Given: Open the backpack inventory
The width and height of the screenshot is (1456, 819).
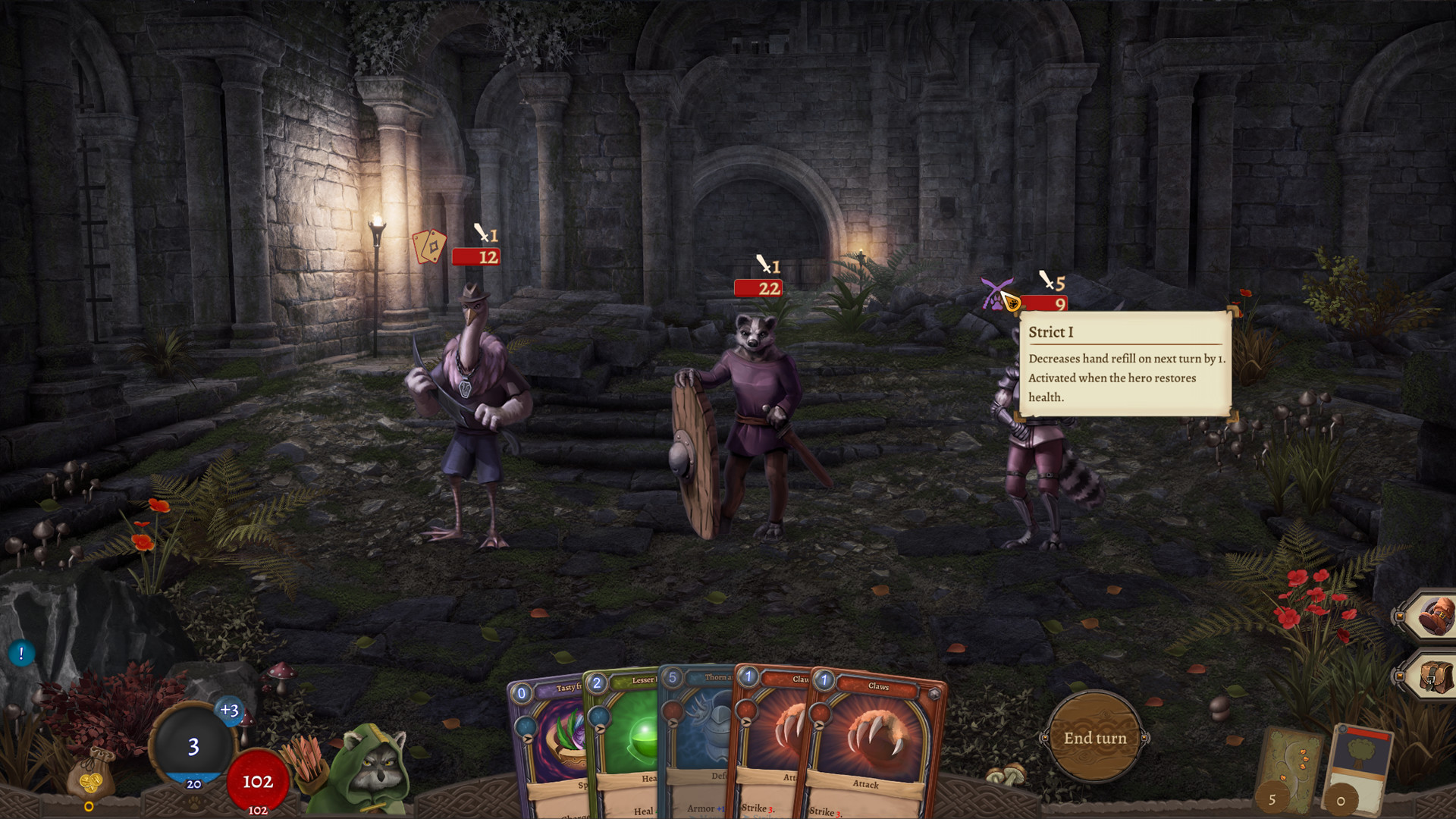Looking at the screenshot, I should tap(1432, 675).
